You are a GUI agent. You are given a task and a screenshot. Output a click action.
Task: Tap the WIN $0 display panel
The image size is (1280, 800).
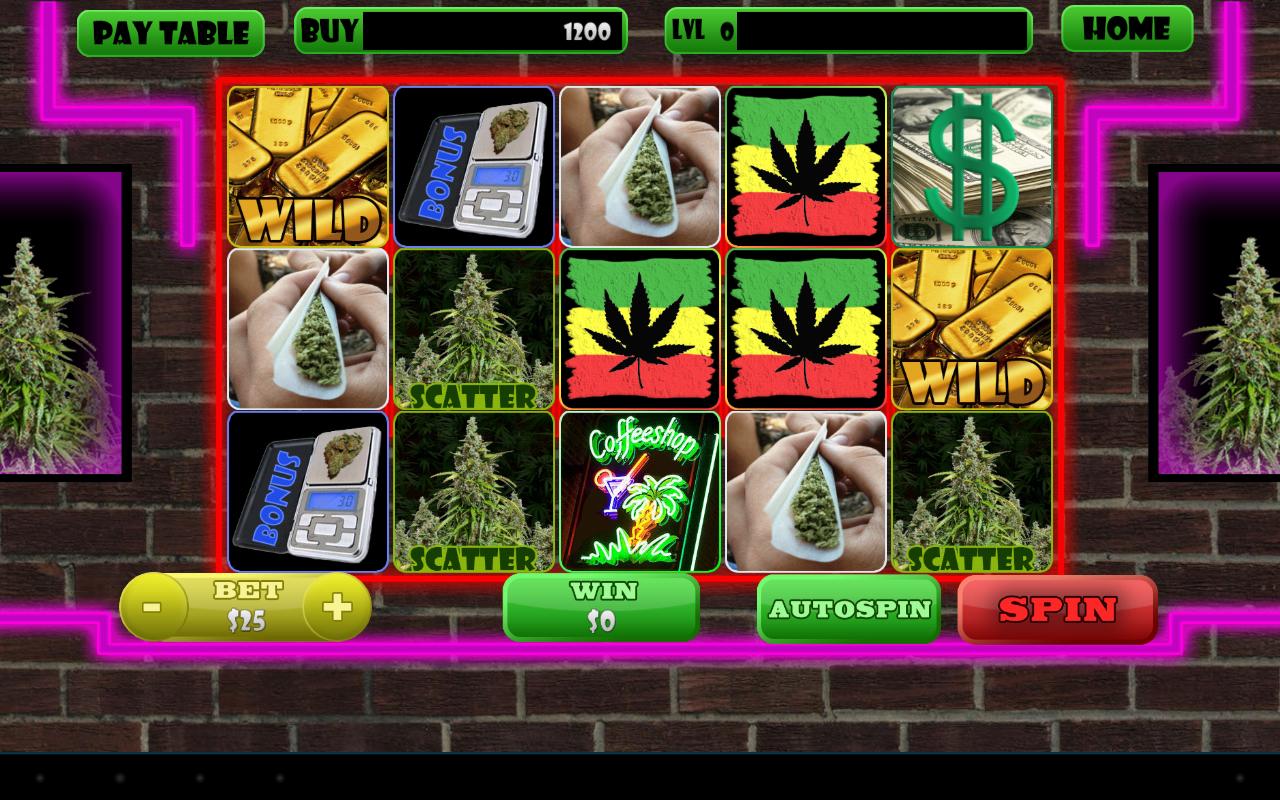[x=602, y=607]
